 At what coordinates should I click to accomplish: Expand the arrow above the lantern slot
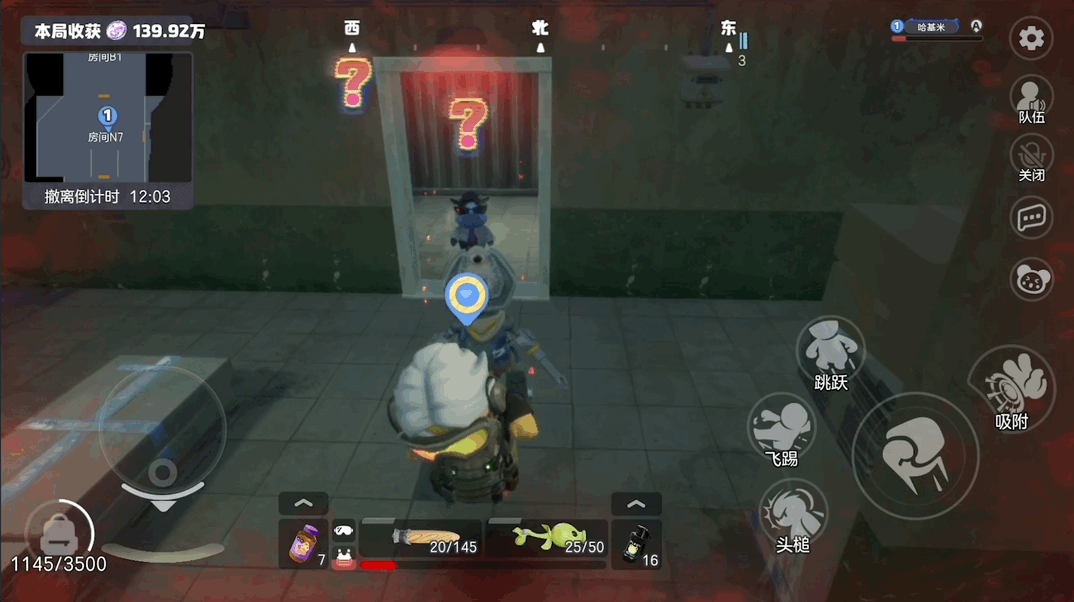tap(636, 503)
